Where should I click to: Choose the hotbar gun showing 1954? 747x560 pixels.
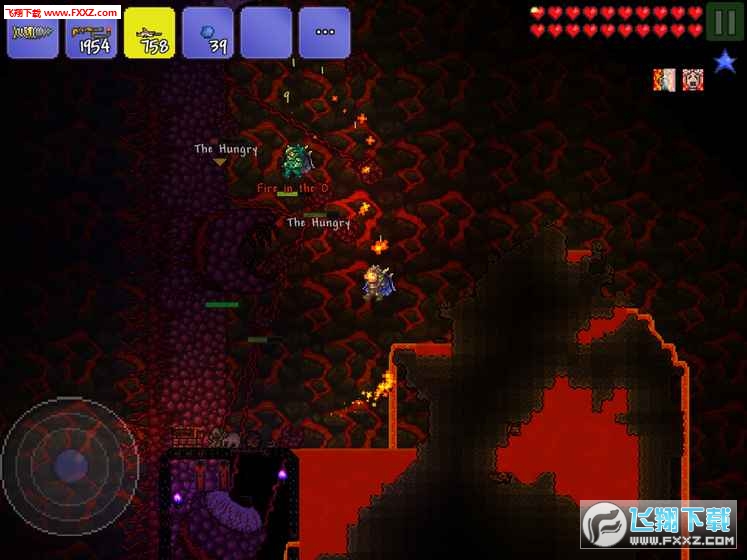[x=91, y=33]
